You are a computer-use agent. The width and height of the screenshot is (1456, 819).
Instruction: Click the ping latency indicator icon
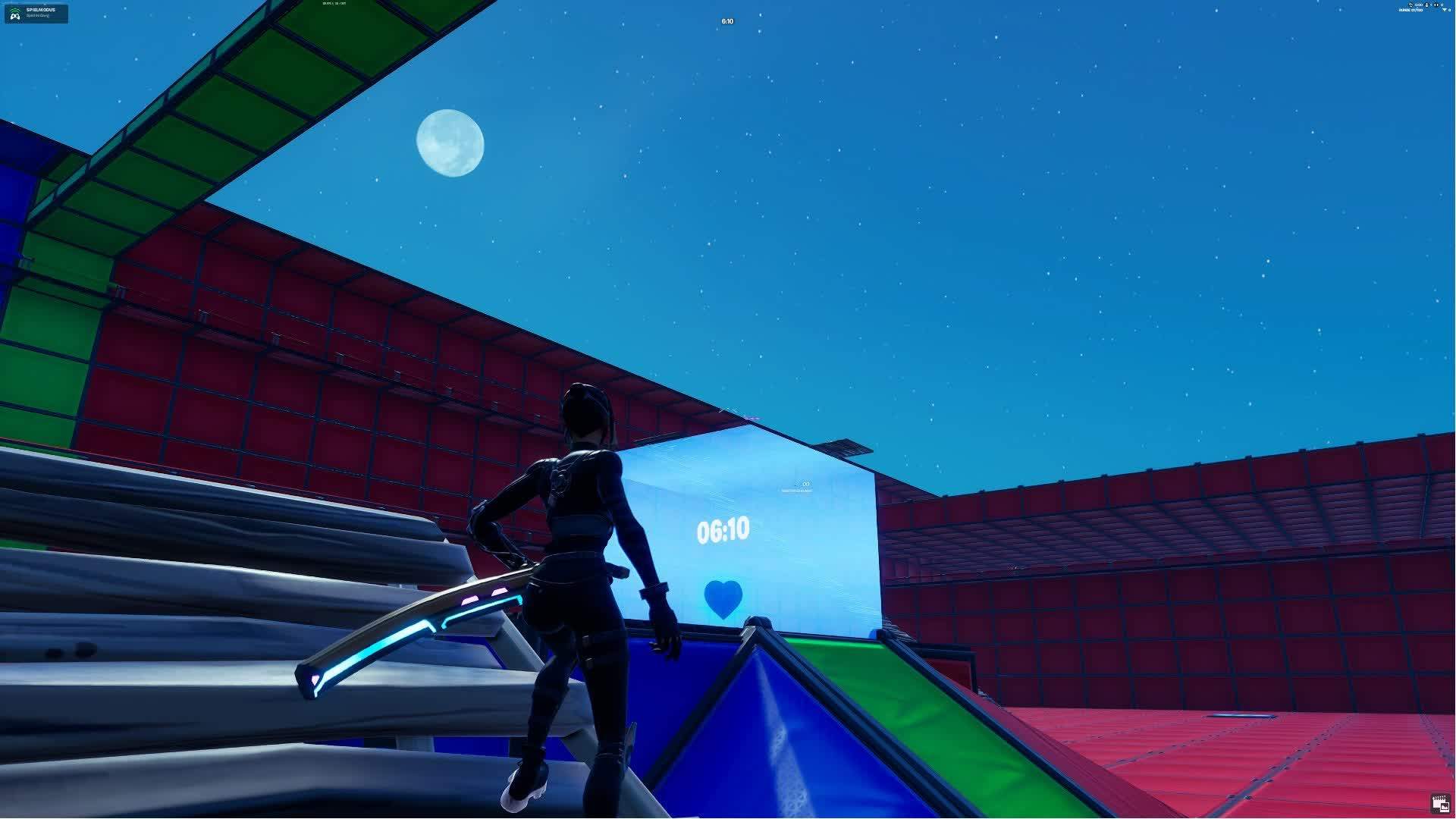point(341,3)
